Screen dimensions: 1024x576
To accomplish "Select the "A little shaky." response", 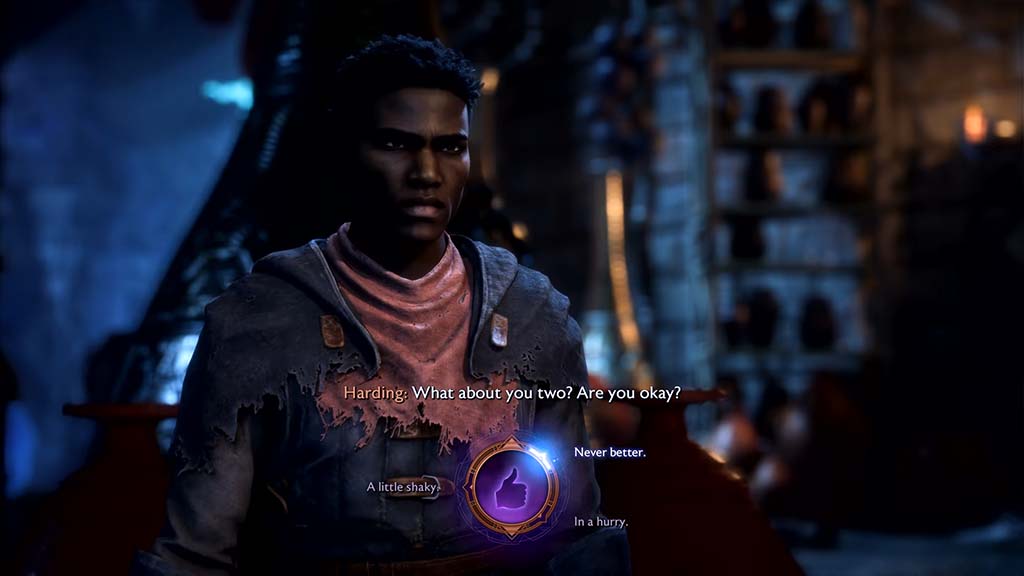I will click(x=403, y=487).
